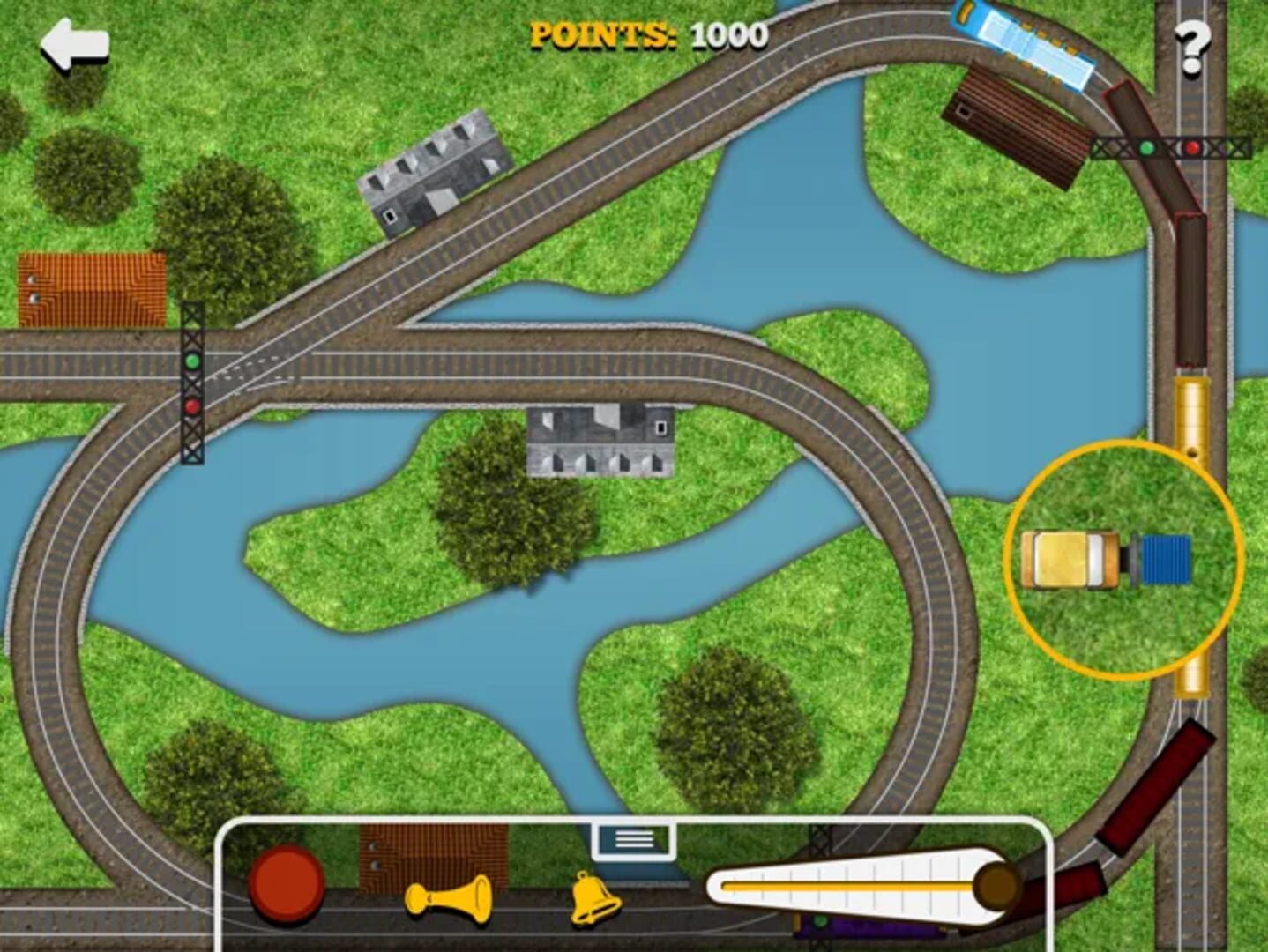Sound the yellow train horn

click(449, 898)
